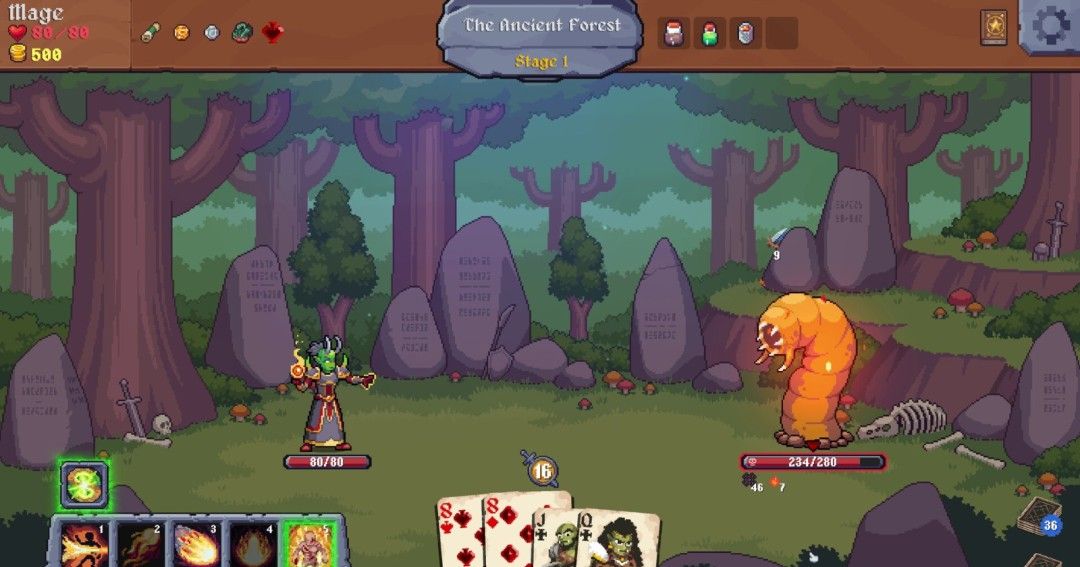Select the grey-white potion jar
1080x567 pixels.
(746, 33)
